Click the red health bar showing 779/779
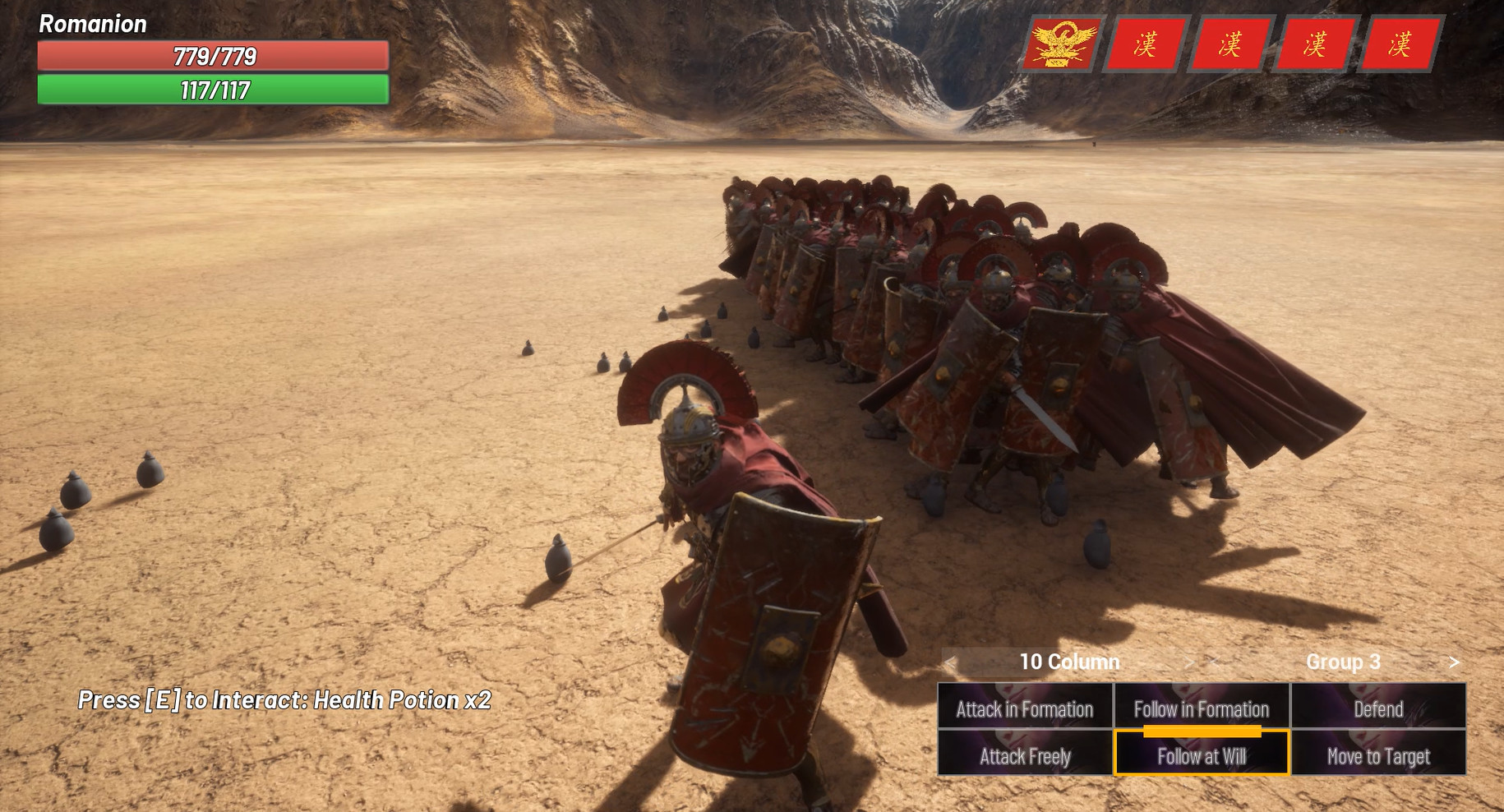The image size is (1504, 812). pyautogui.click(x=214, y=58)
